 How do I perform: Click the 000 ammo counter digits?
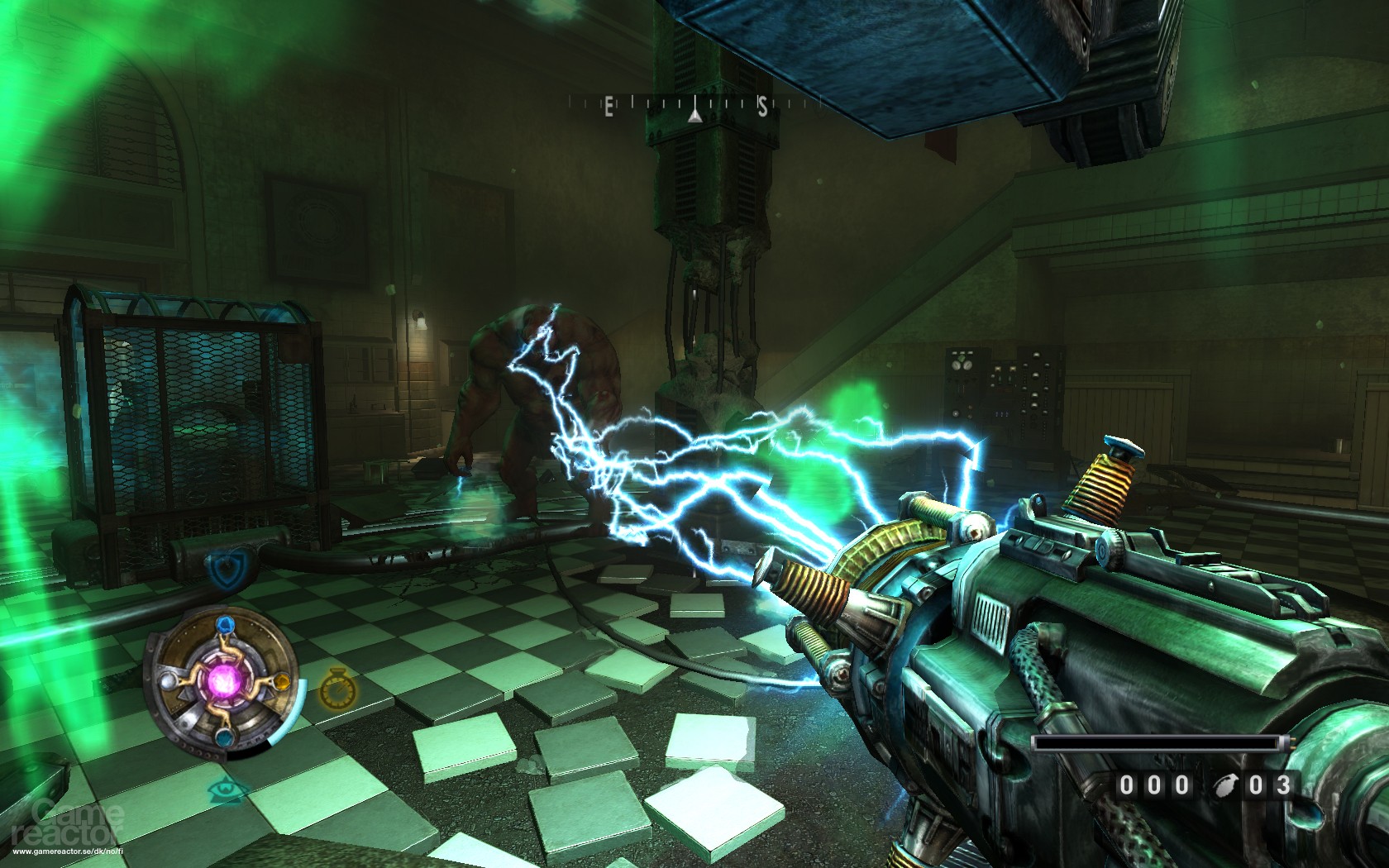click(1153, 785)
